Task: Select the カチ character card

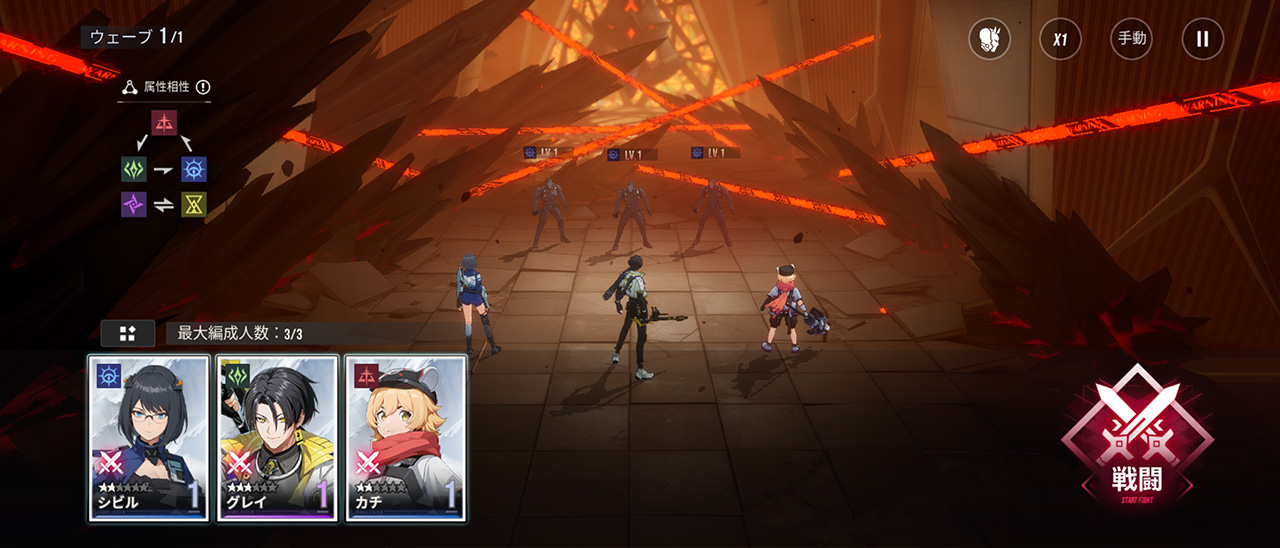Action: point(406,438)
